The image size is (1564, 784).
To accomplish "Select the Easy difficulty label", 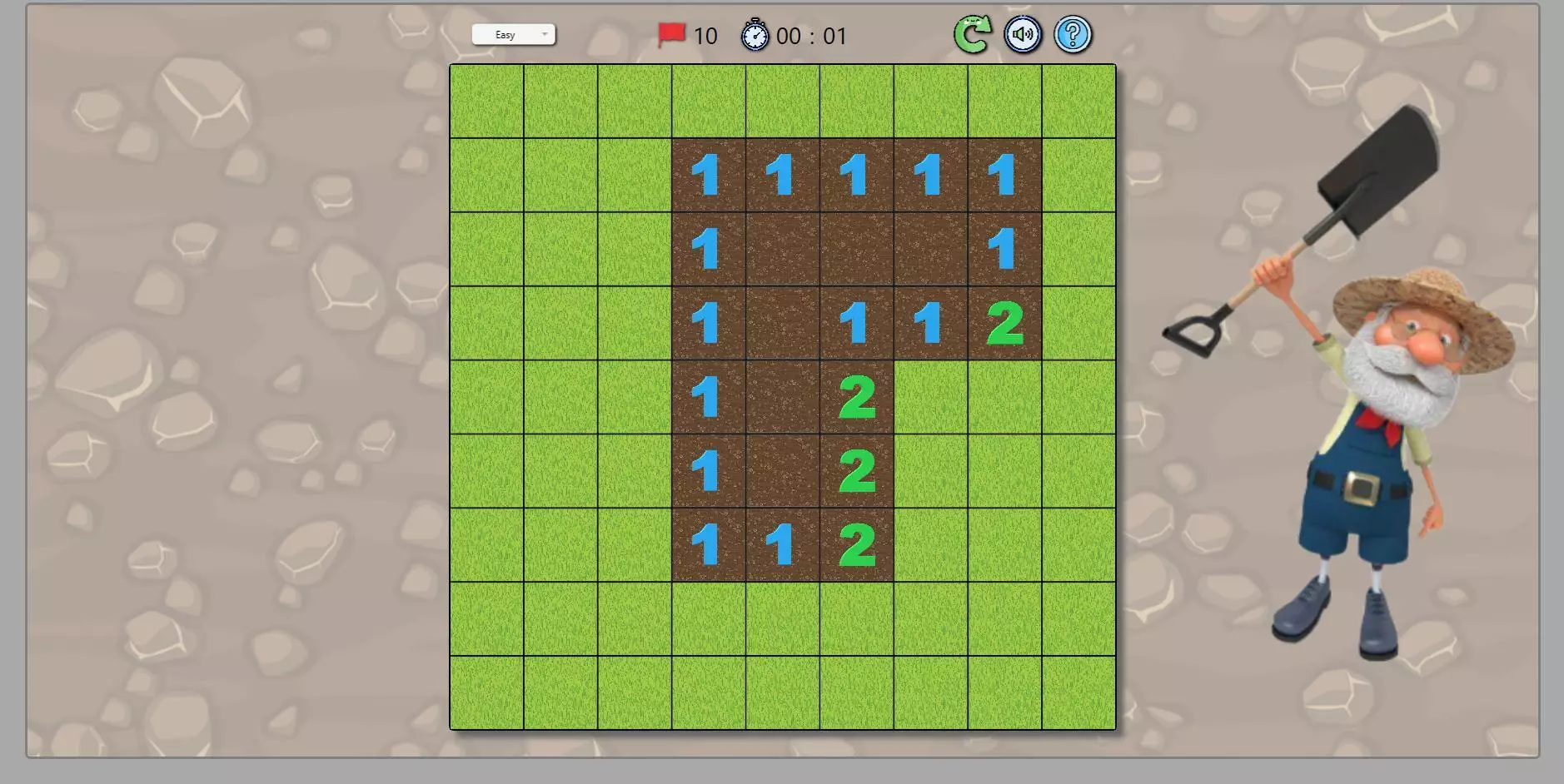I will coord(504,34).
